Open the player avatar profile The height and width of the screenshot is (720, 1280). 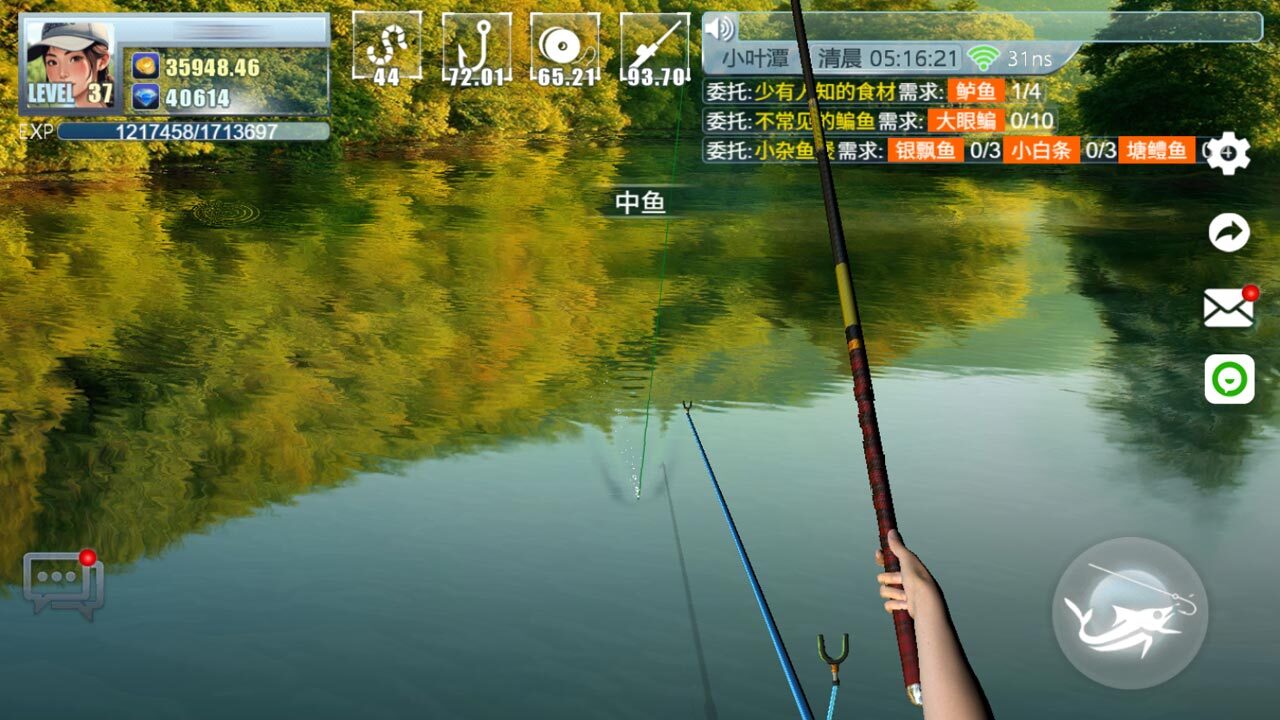pos(70,66)
